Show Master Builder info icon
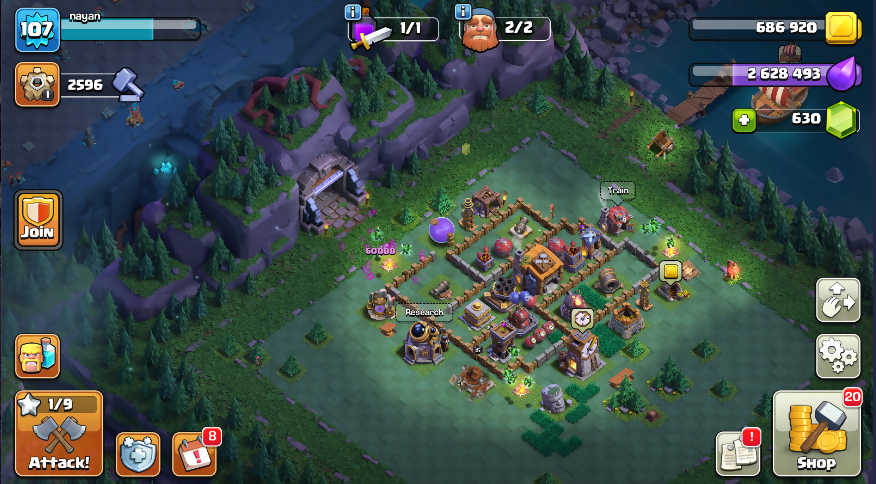 [x=463, y=12]
